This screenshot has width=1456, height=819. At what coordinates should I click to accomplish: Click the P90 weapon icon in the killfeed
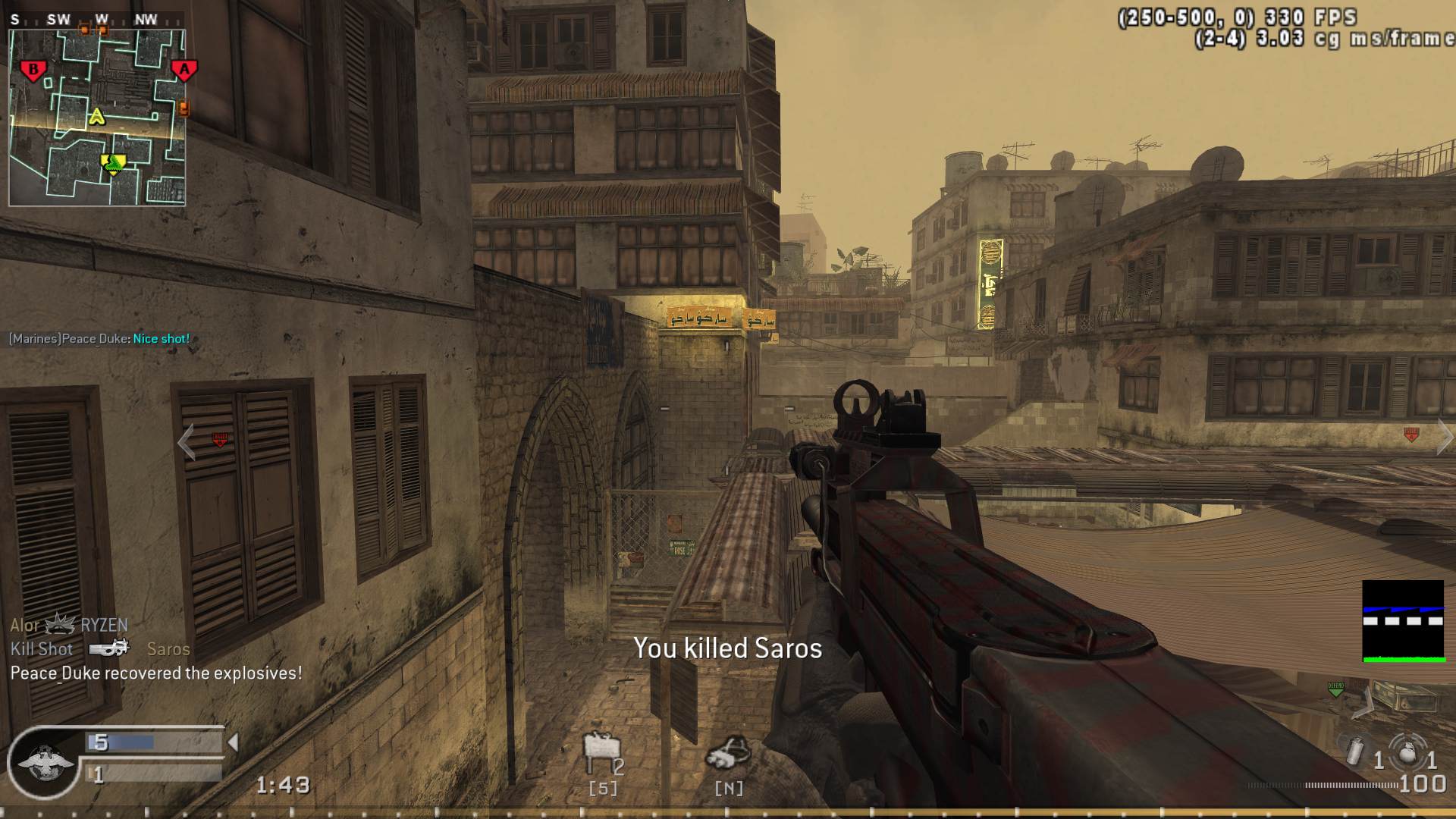[108, 648]
